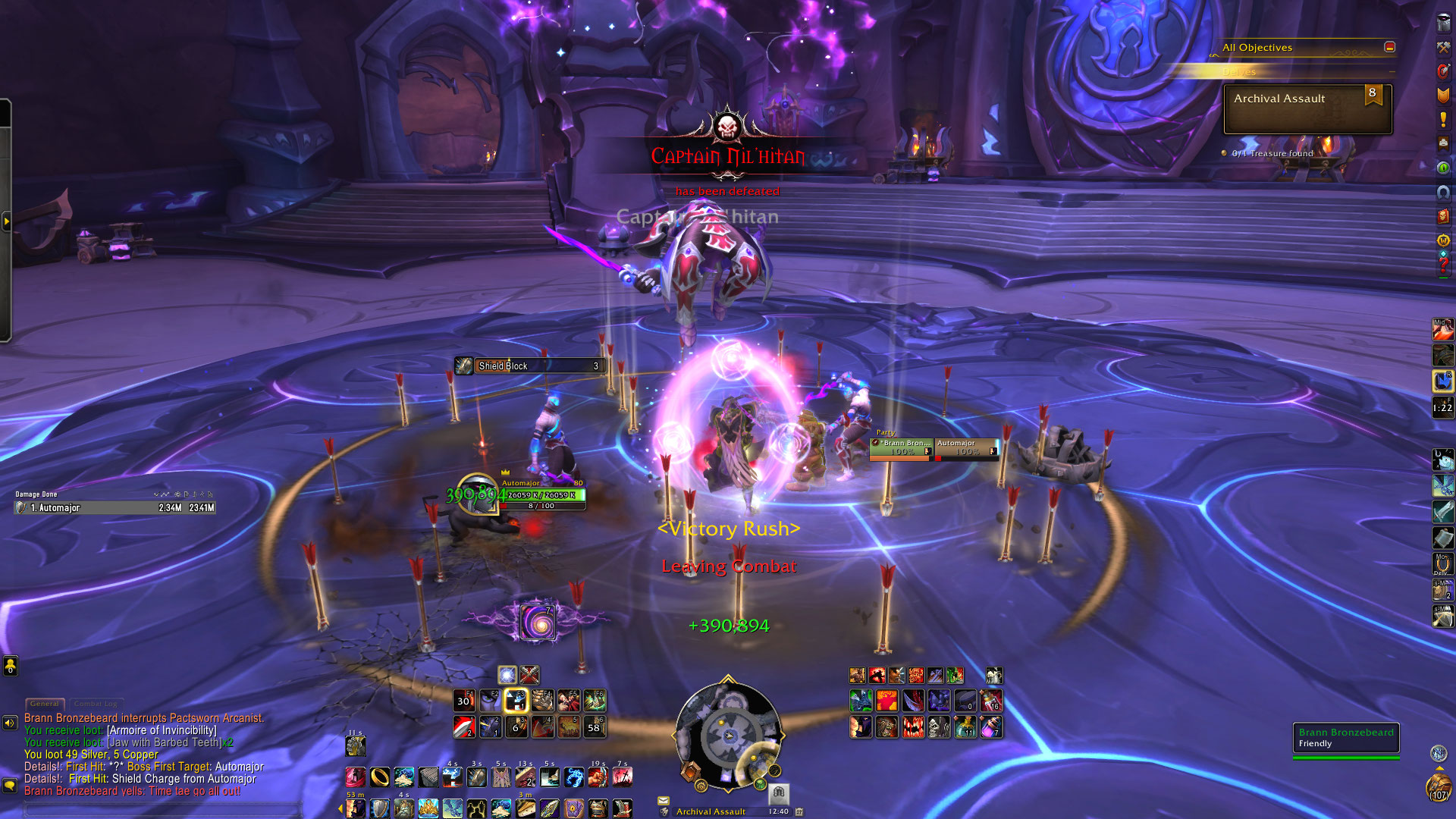Screen dimensions: 1456x819
Task: Open the chat speech bubble menu
Action: tap(10, 785)
